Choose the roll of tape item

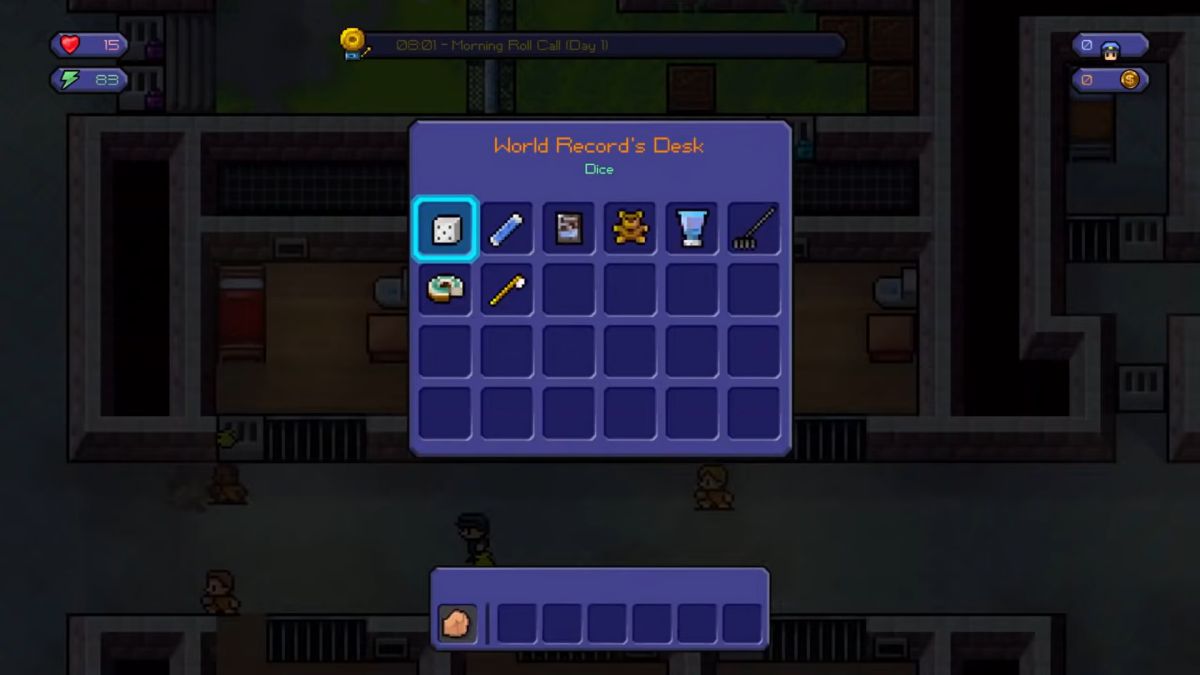(444, 290)
